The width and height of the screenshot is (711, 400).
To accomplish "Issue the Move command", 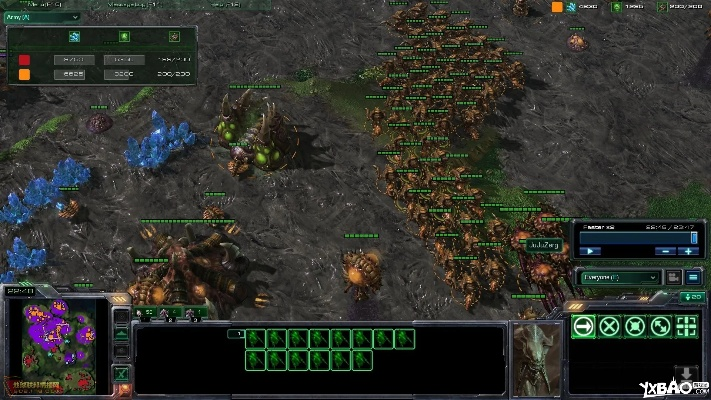I will (583, 326).
